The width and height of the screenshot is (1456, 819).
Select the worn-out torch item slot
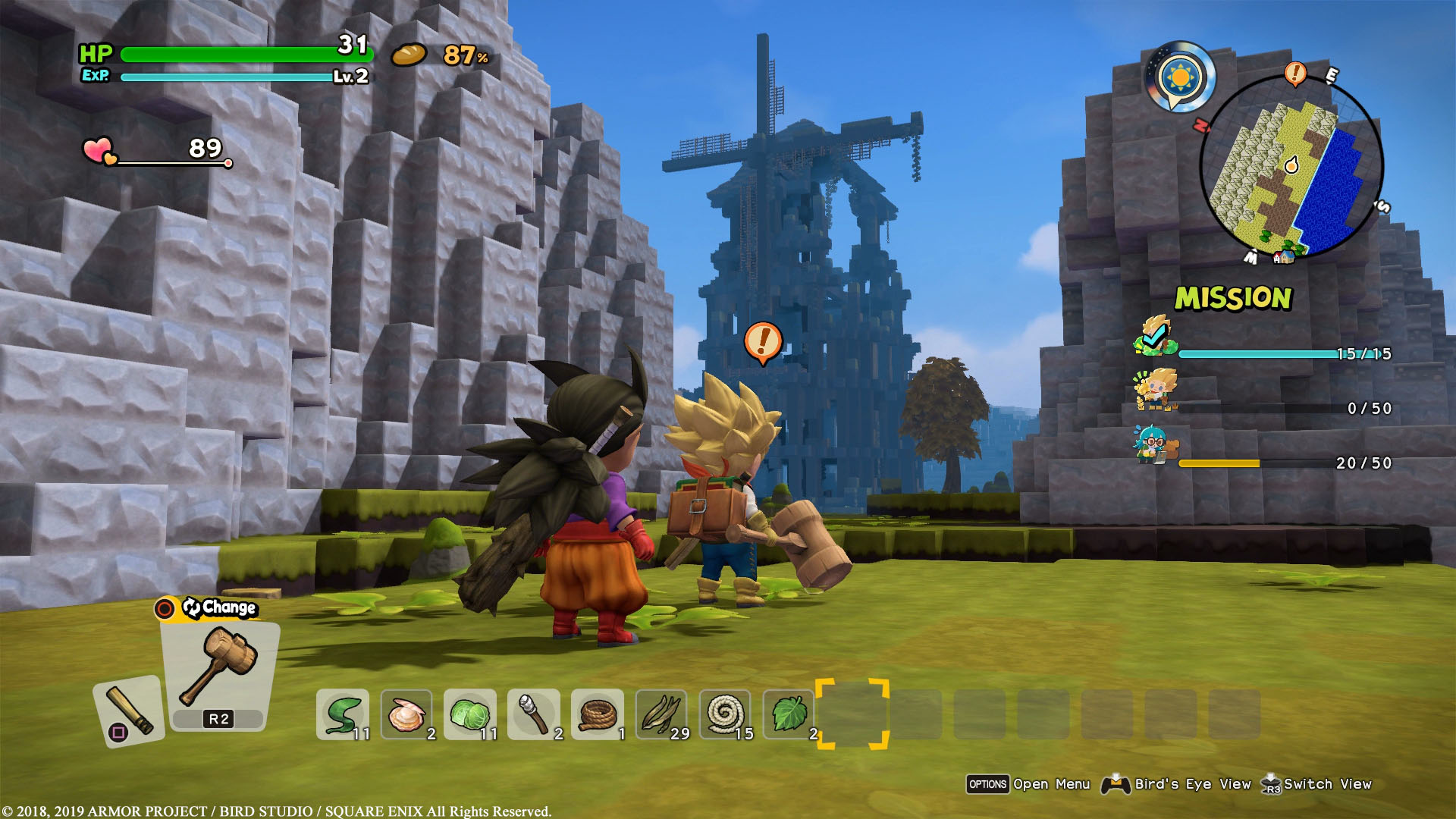coord(533,714)
